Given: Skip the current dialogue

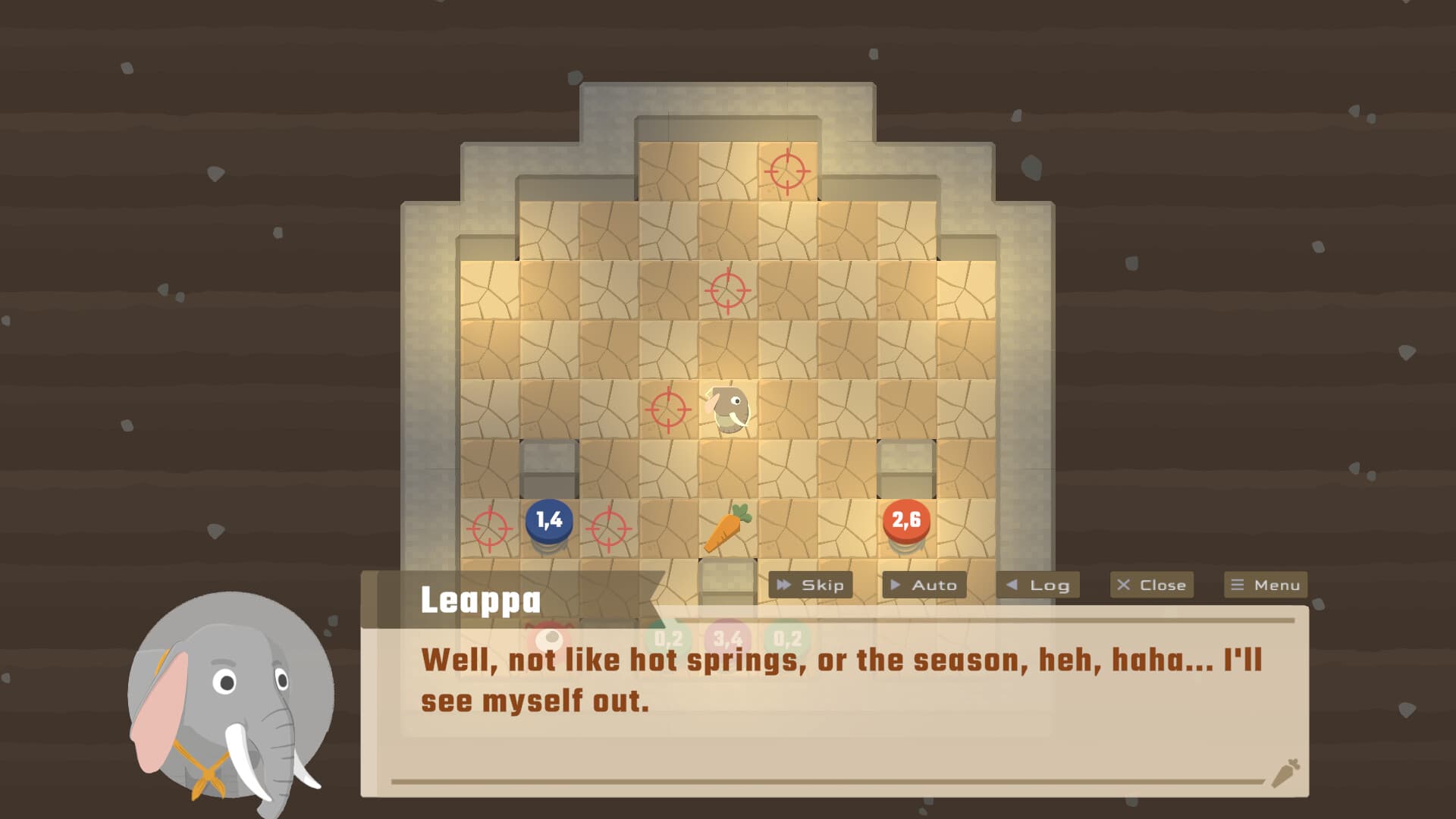Looking at the screenshot, I should pyautogui.click(x=810, y=585).
